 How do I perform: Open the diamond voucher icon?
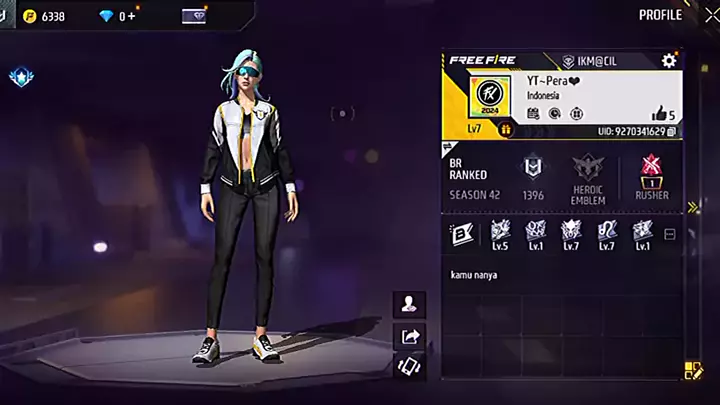(193, 16)
